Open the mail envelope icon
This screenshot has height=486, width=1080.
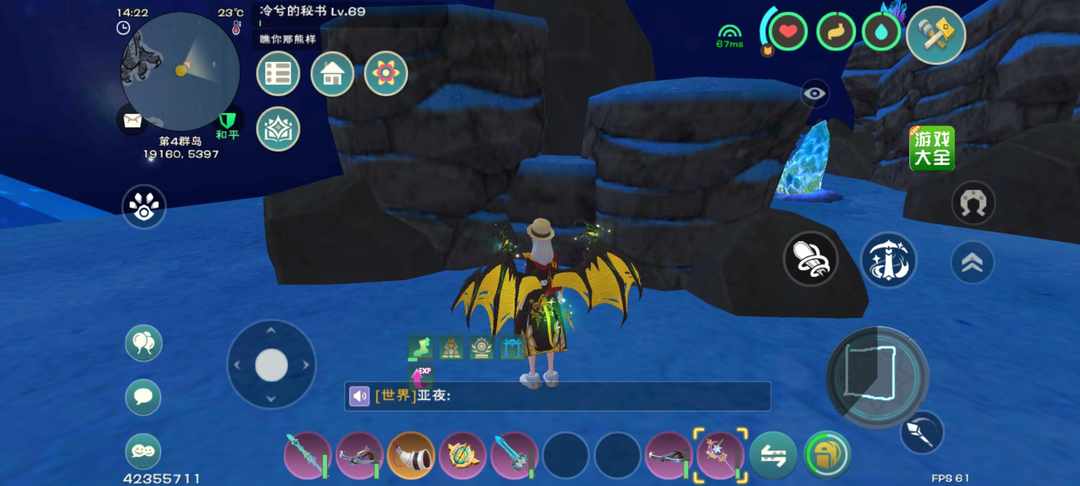click(x=133, y=121)
